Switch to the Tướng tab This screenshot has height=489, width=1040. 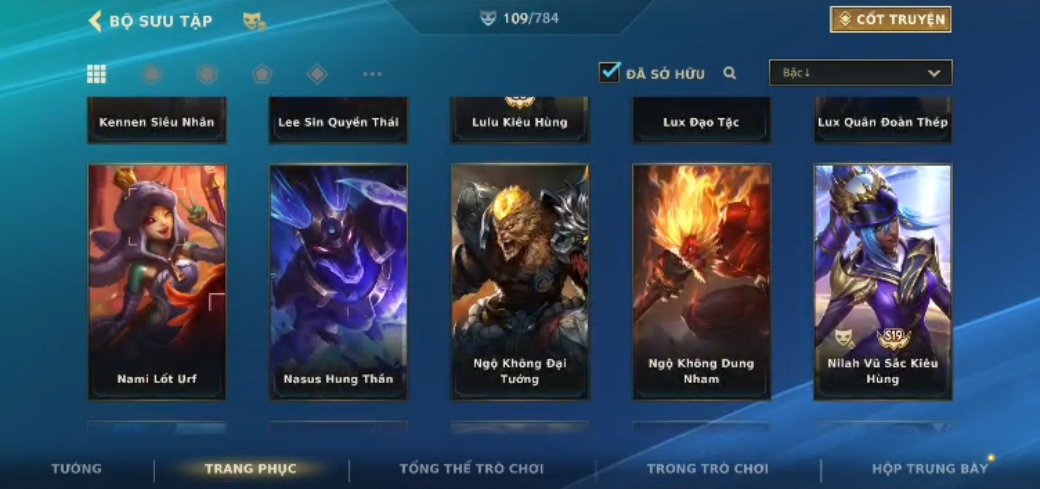pos(77,469)
